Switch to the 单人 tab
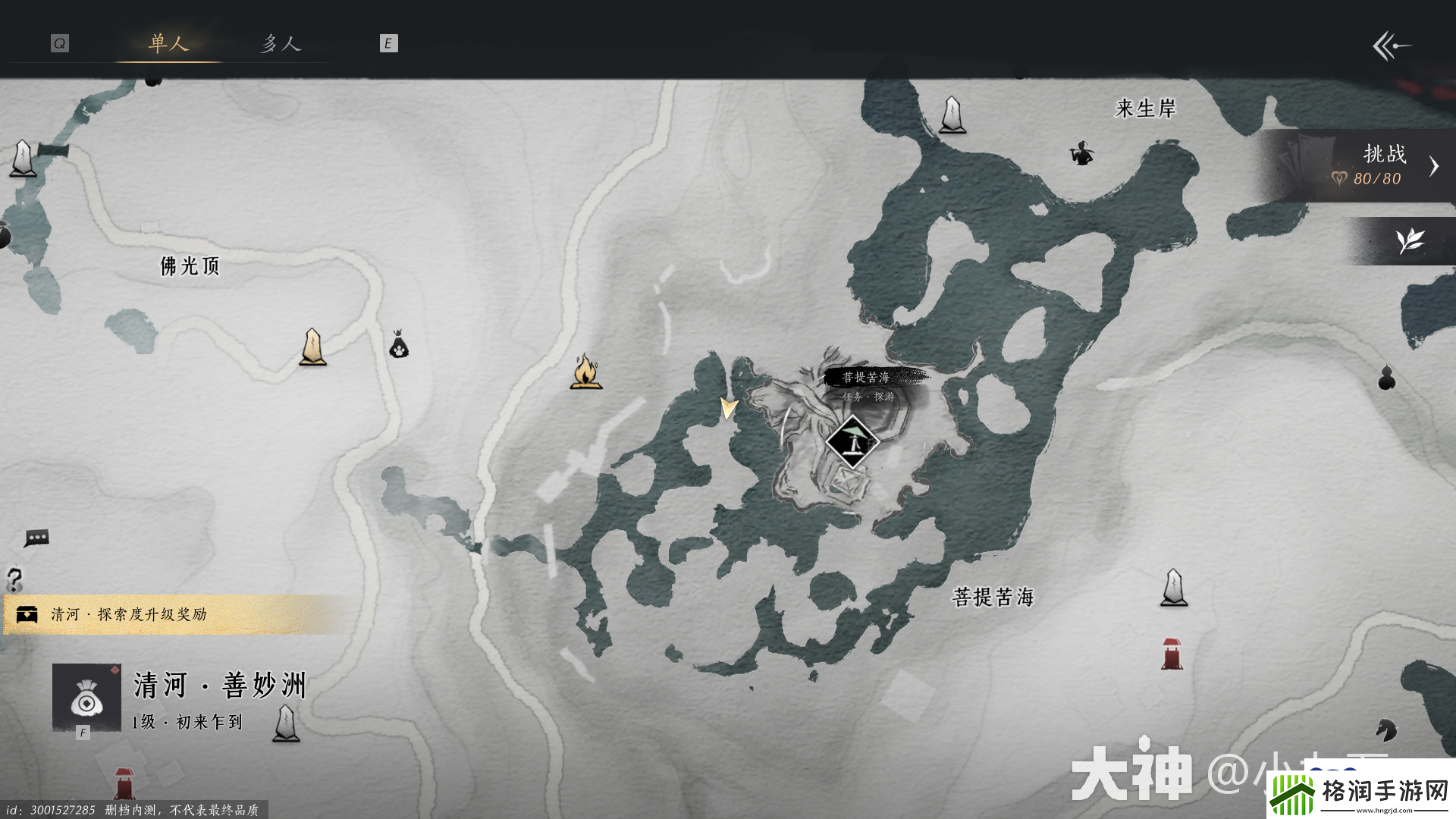This screenshot has height=819, width=1456. 168,43
